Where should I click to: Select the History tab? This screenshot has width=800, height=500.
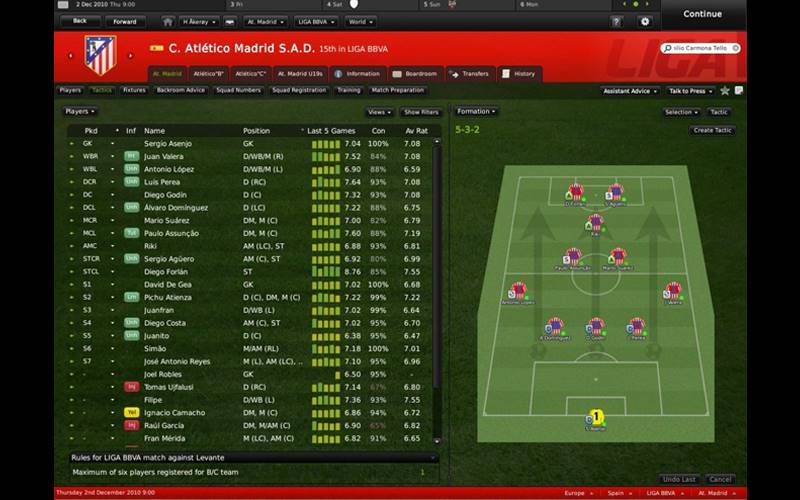click(x=519, y=74)
